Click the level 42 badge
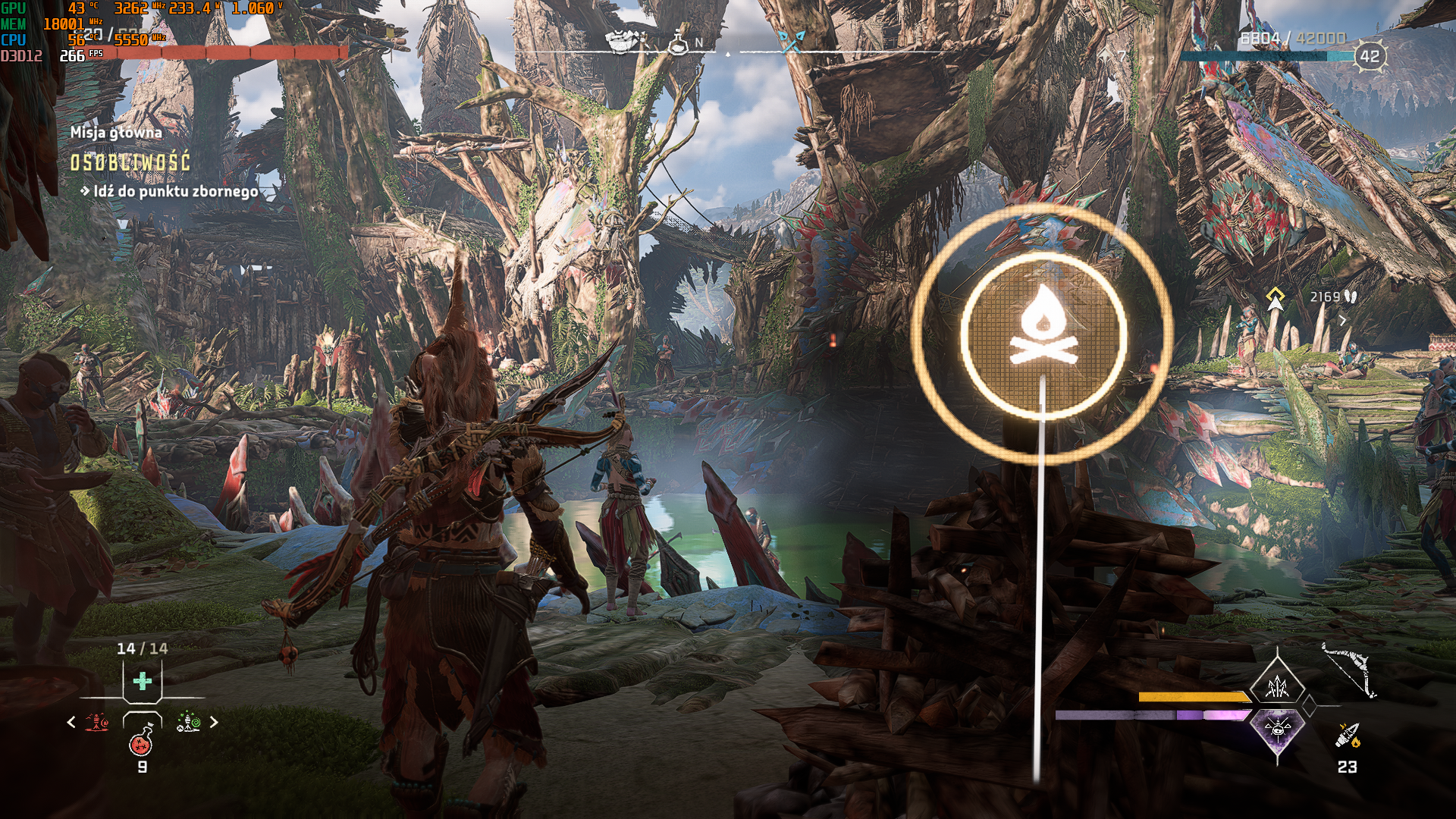This screenshot has height=819, width=1456. click(x=1369, y=56)
